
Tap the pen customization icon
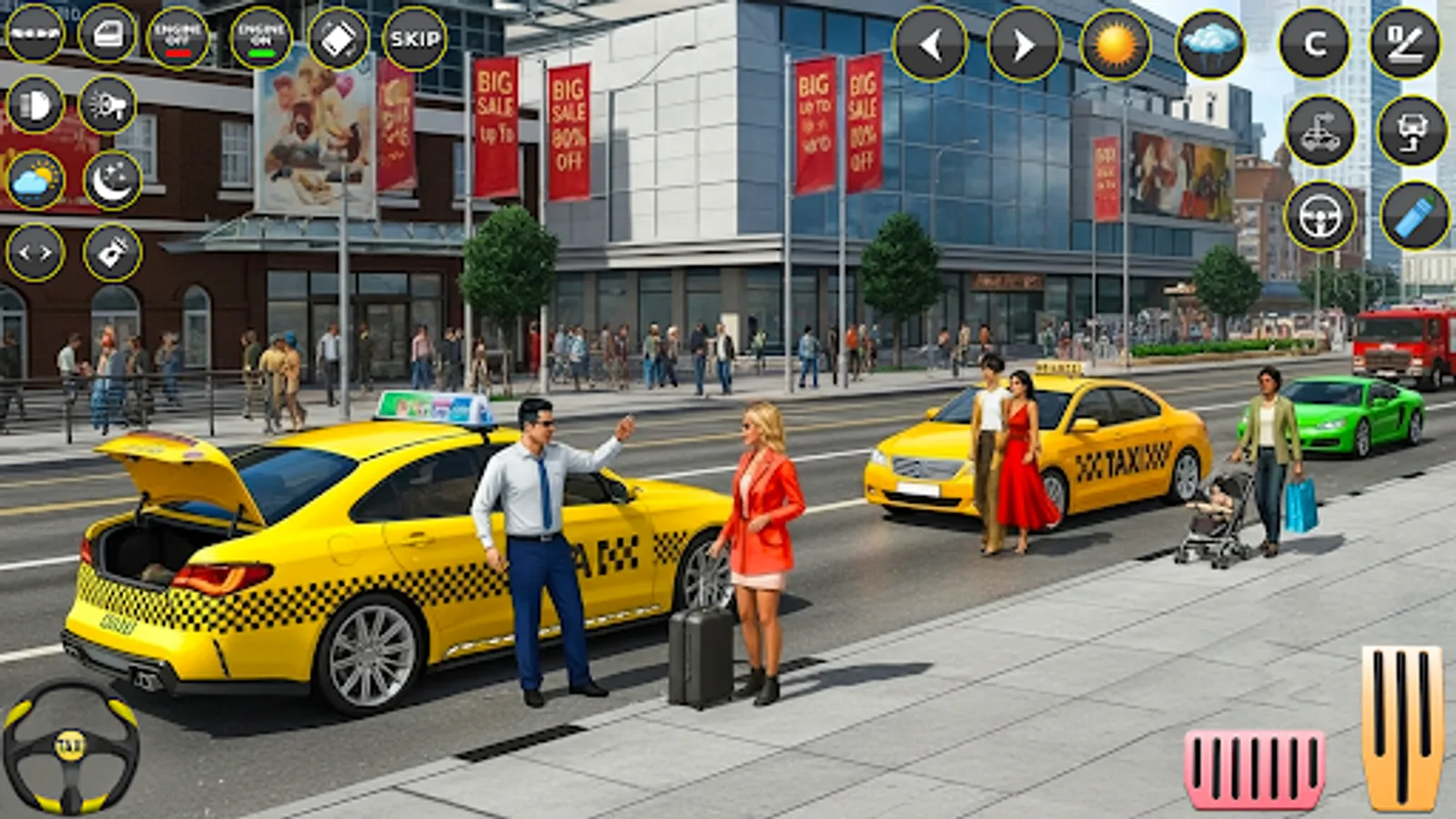click(x=1406, y=44)
